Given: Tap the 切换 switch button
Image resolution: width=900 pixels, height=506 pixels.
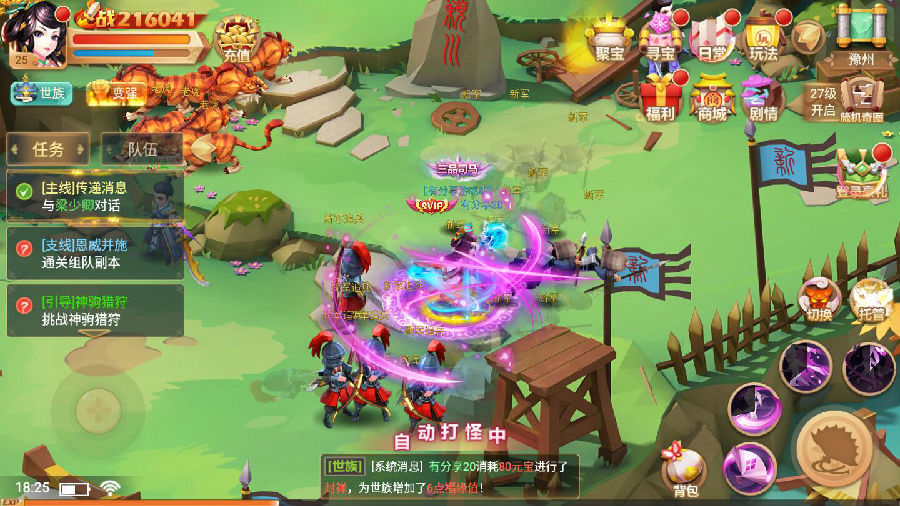Looking at the screenshot, I should (x=819, y=299).
